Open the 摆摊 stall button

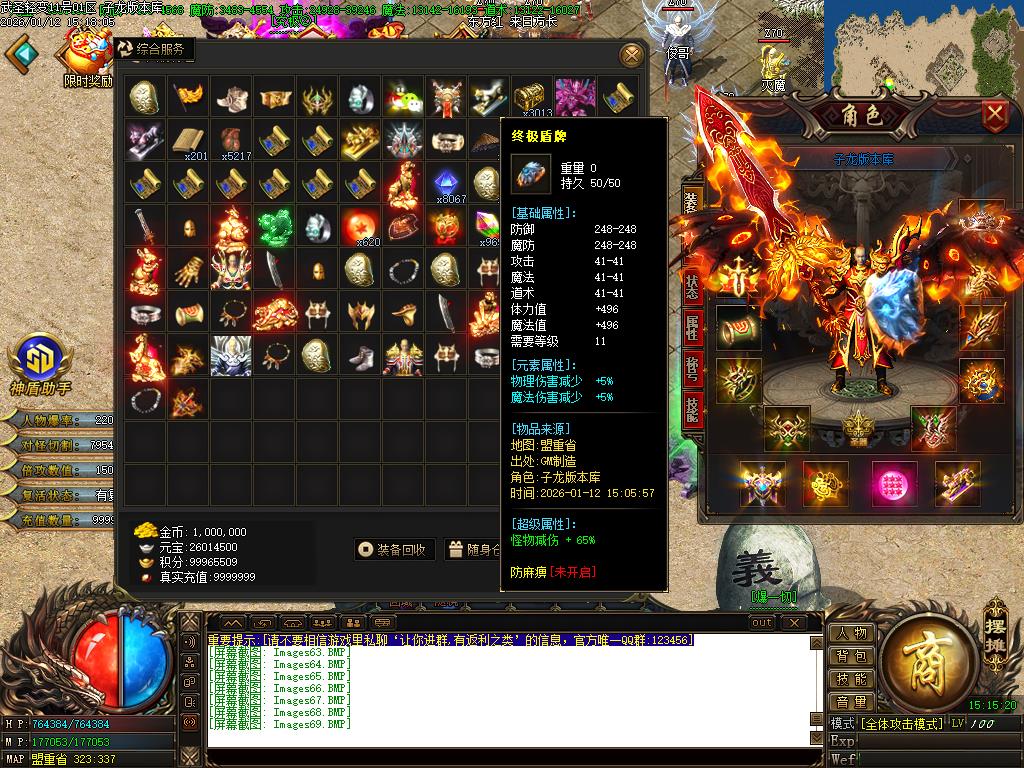tap(997, 620)
